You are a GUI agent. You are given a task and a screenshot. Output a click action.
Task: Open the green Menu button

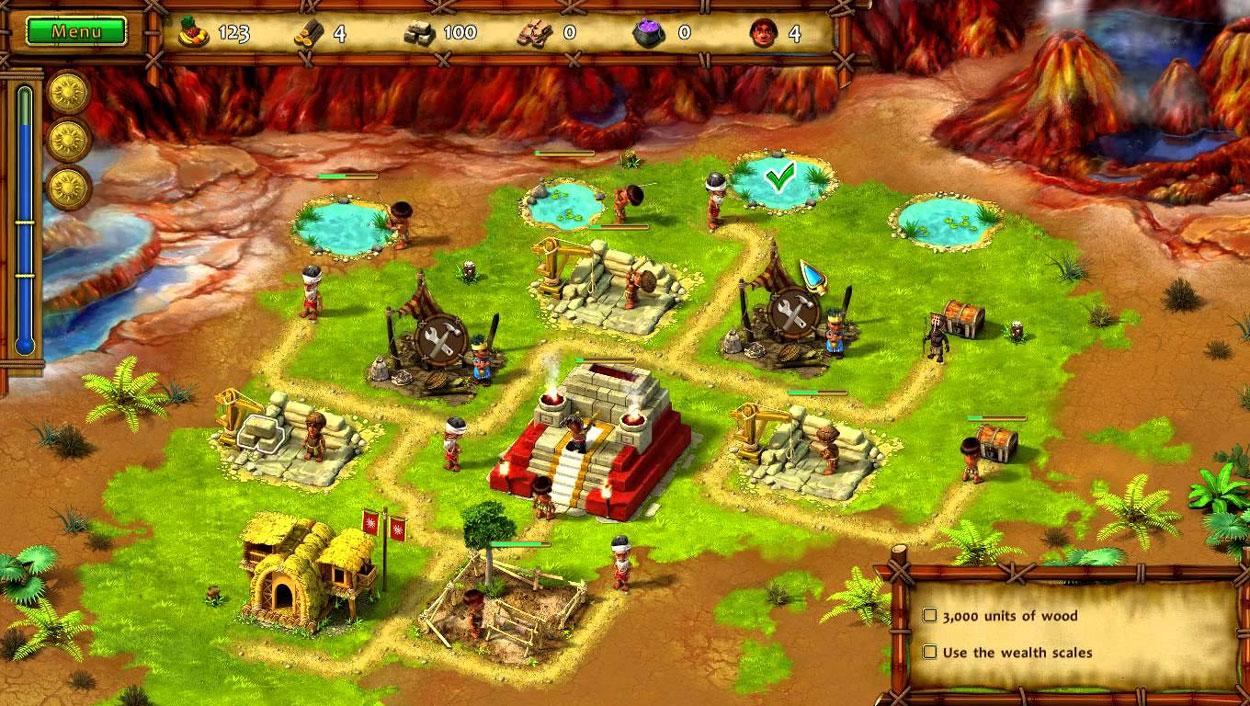pos(76,31)
